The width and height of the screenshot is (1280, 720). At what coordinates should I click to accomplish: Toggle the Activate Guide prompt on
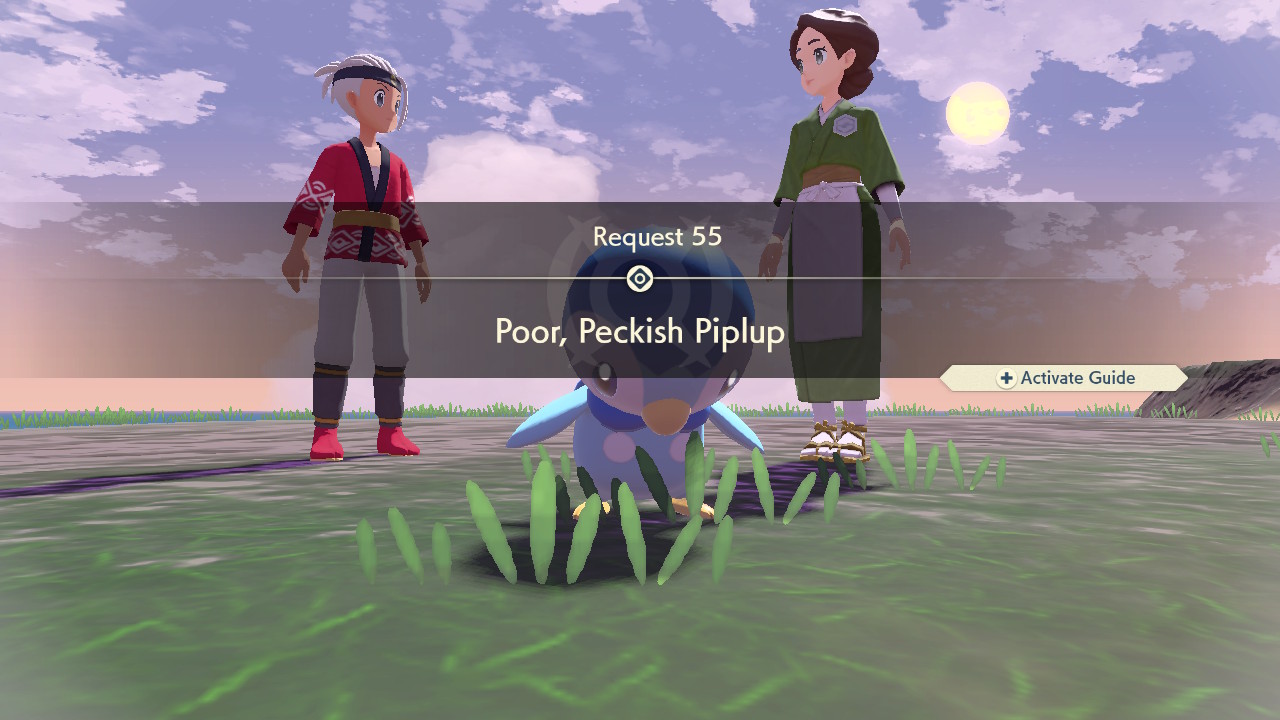(1065, 378)
